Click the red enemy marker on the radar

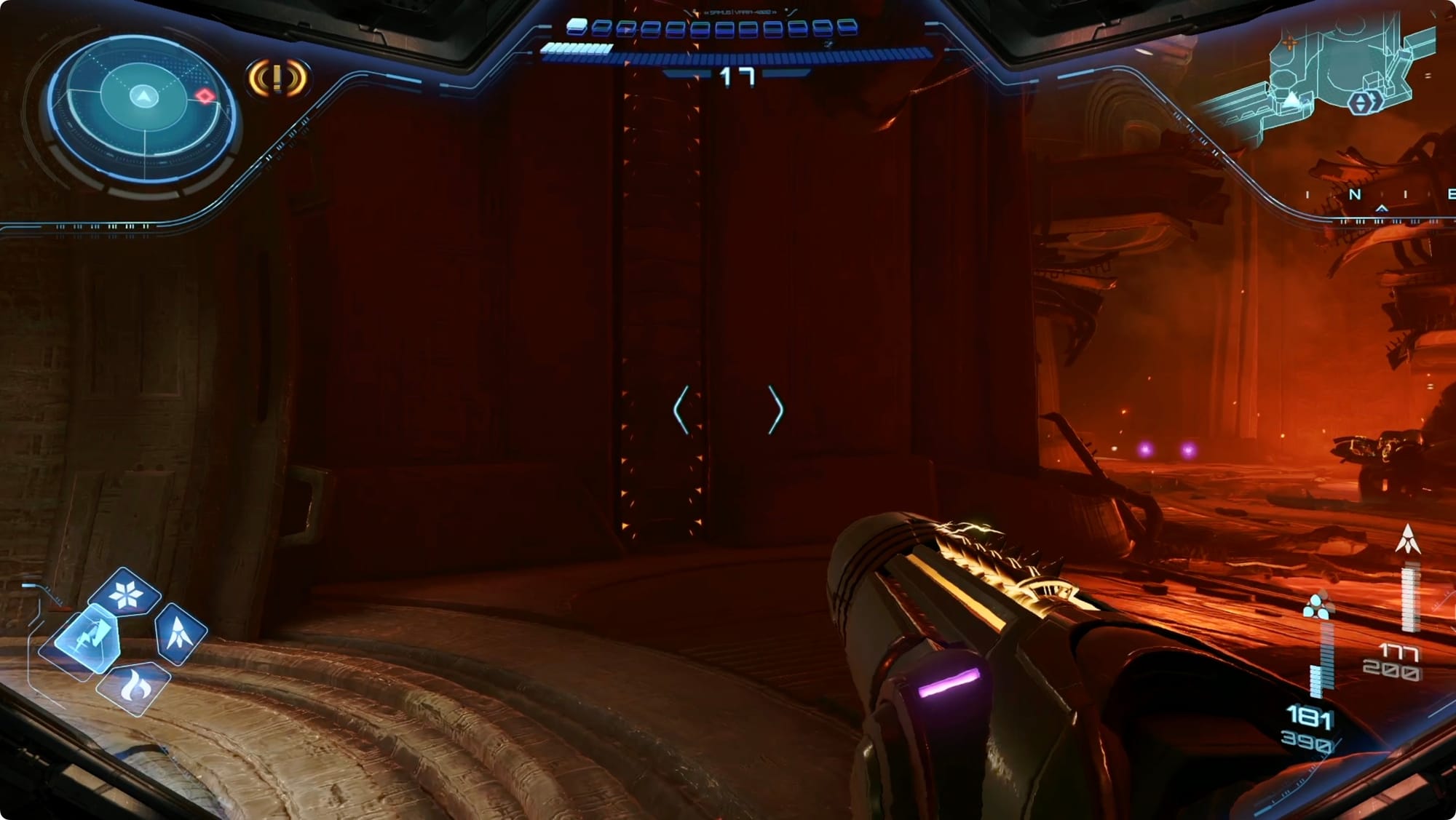[205, 97]
